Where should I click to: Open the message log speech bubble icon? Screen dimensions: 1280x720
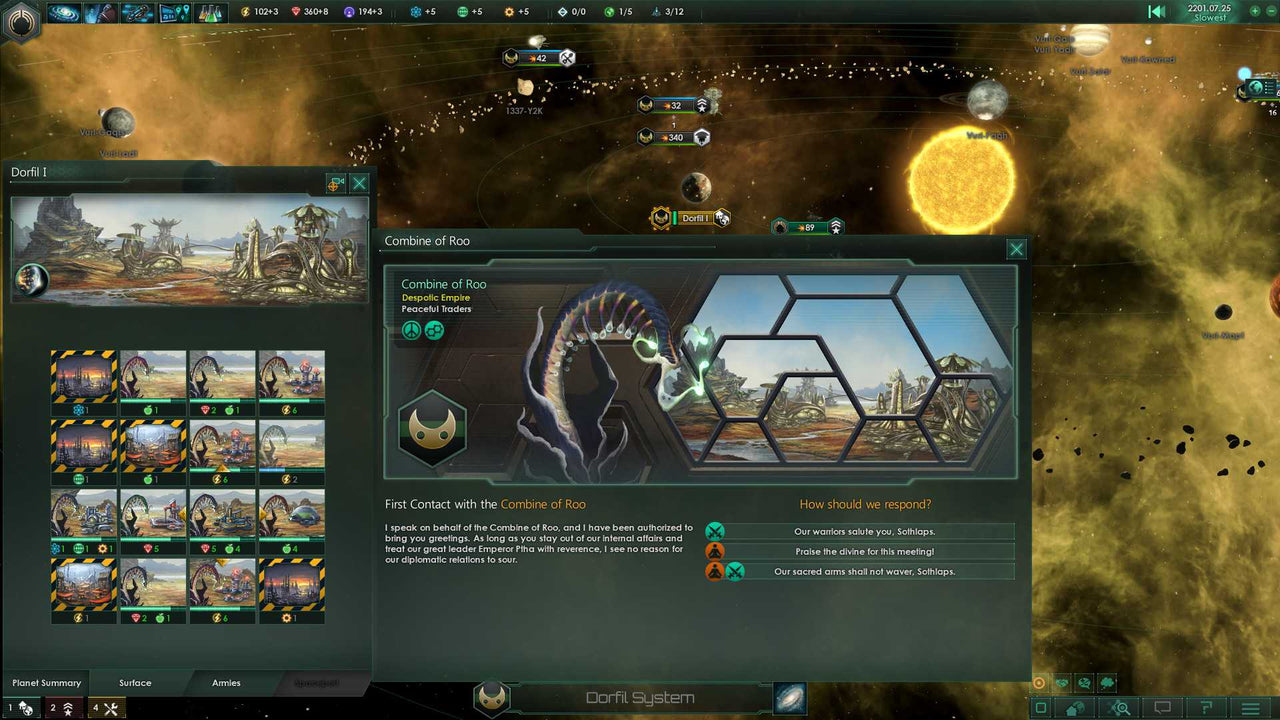tap(1161, 707)
